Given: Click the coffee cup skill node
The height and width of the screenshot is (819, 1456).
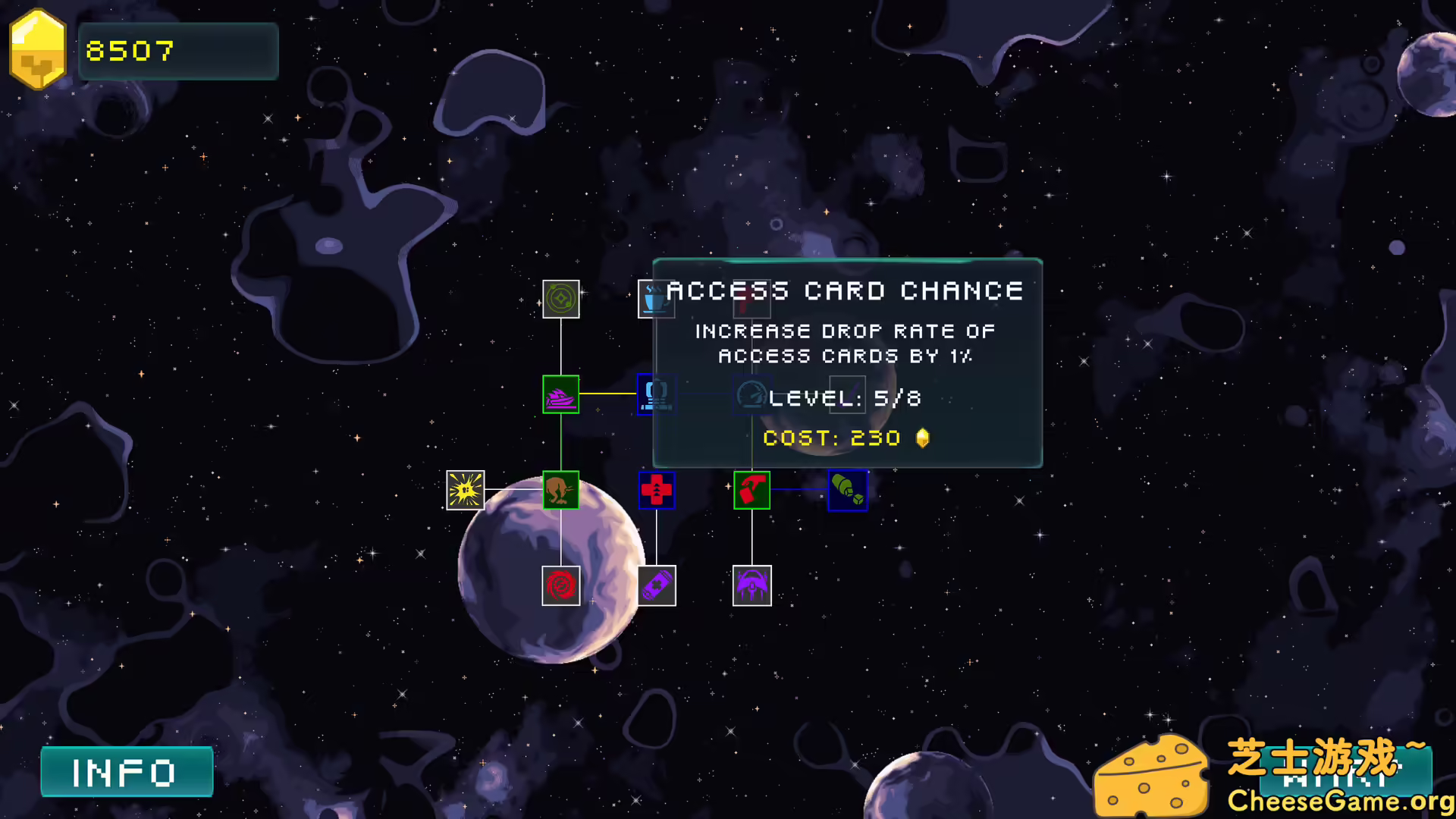Looking at the screenshot, I should (x=656, y=299).
